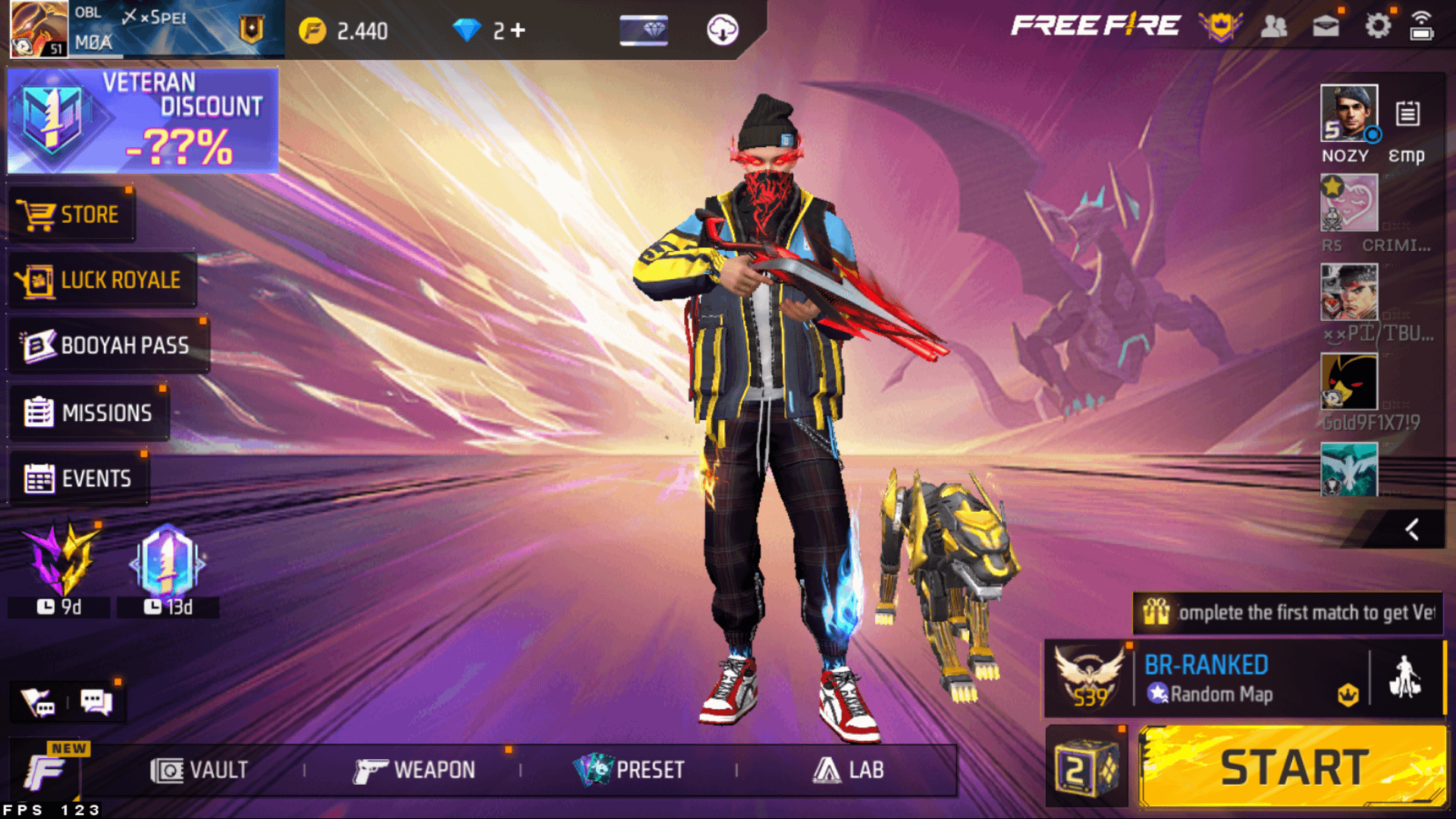Image resolution: width=1456 pixels, height=819 pixels.
Task: Open the Preset tab
Action: click(629, 770)
